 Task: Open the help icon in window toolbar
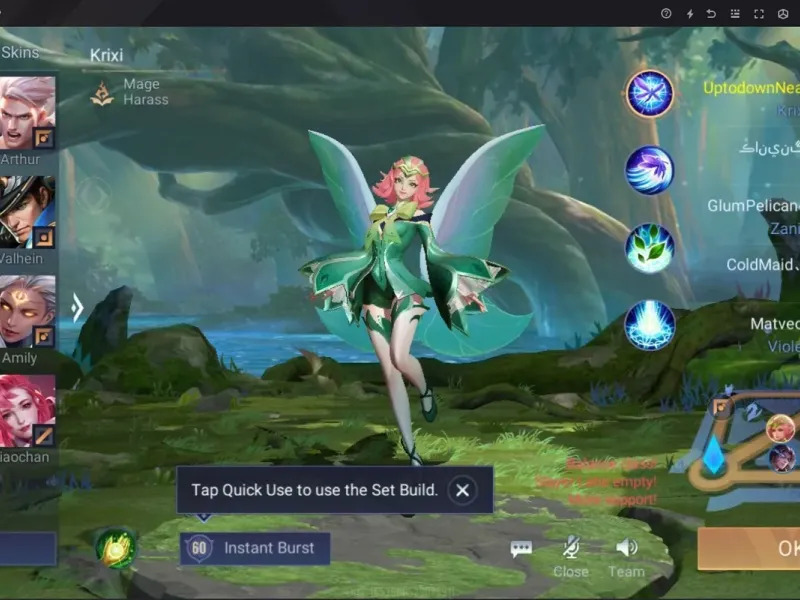666,13
